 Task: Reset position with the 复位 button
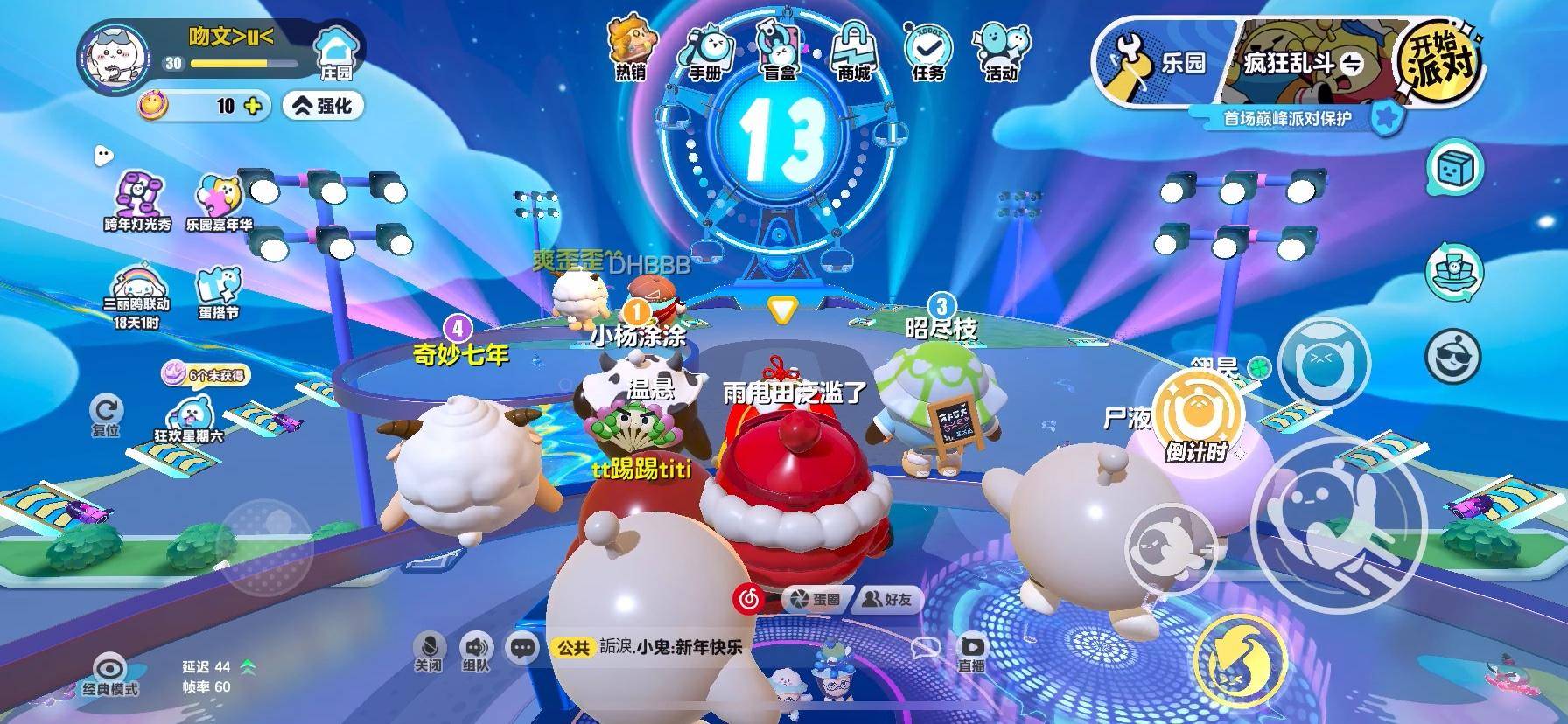pos(106,415)
